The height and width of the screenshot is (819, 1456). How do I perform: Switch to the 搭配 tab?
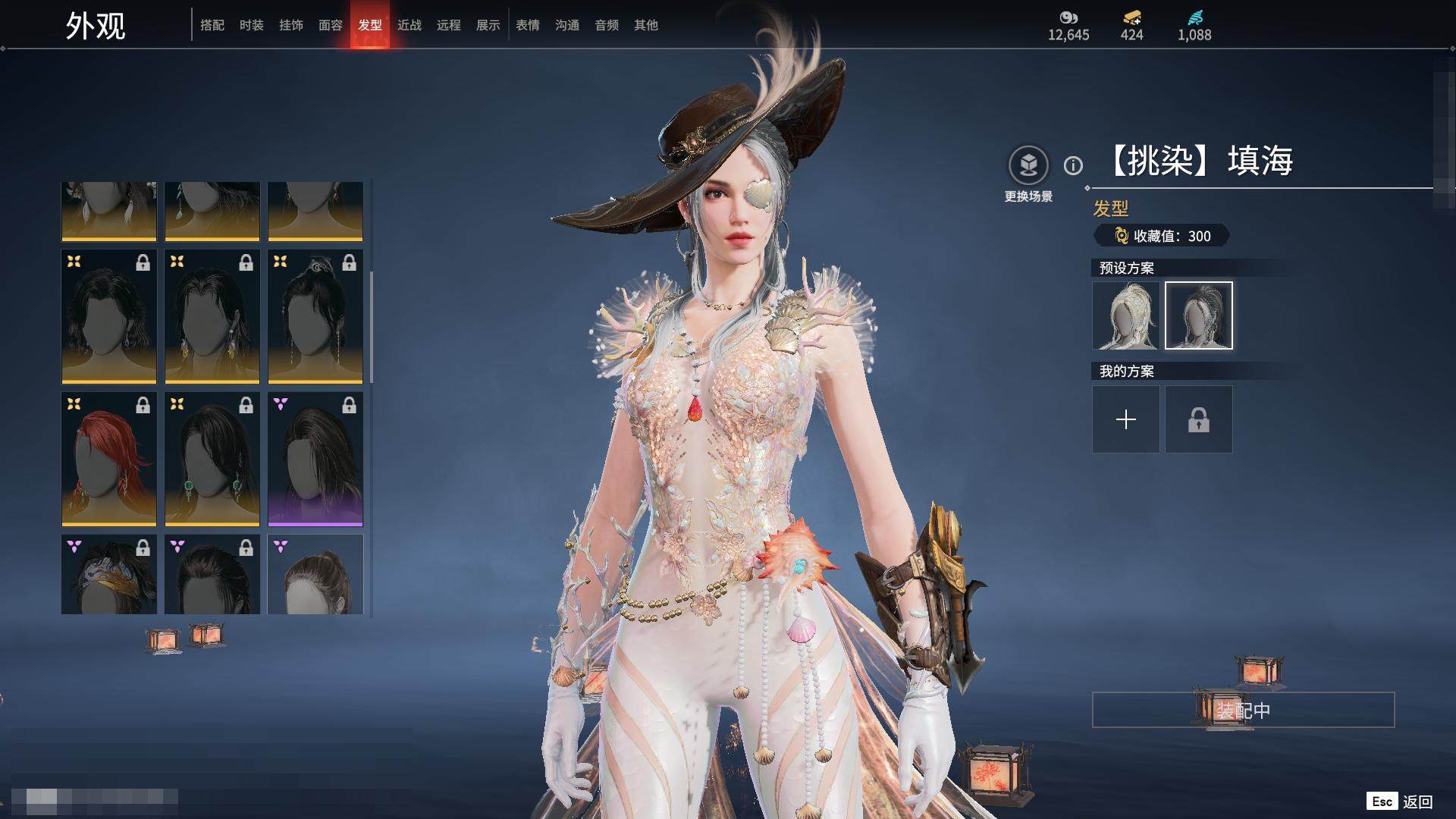click(212, 25)
